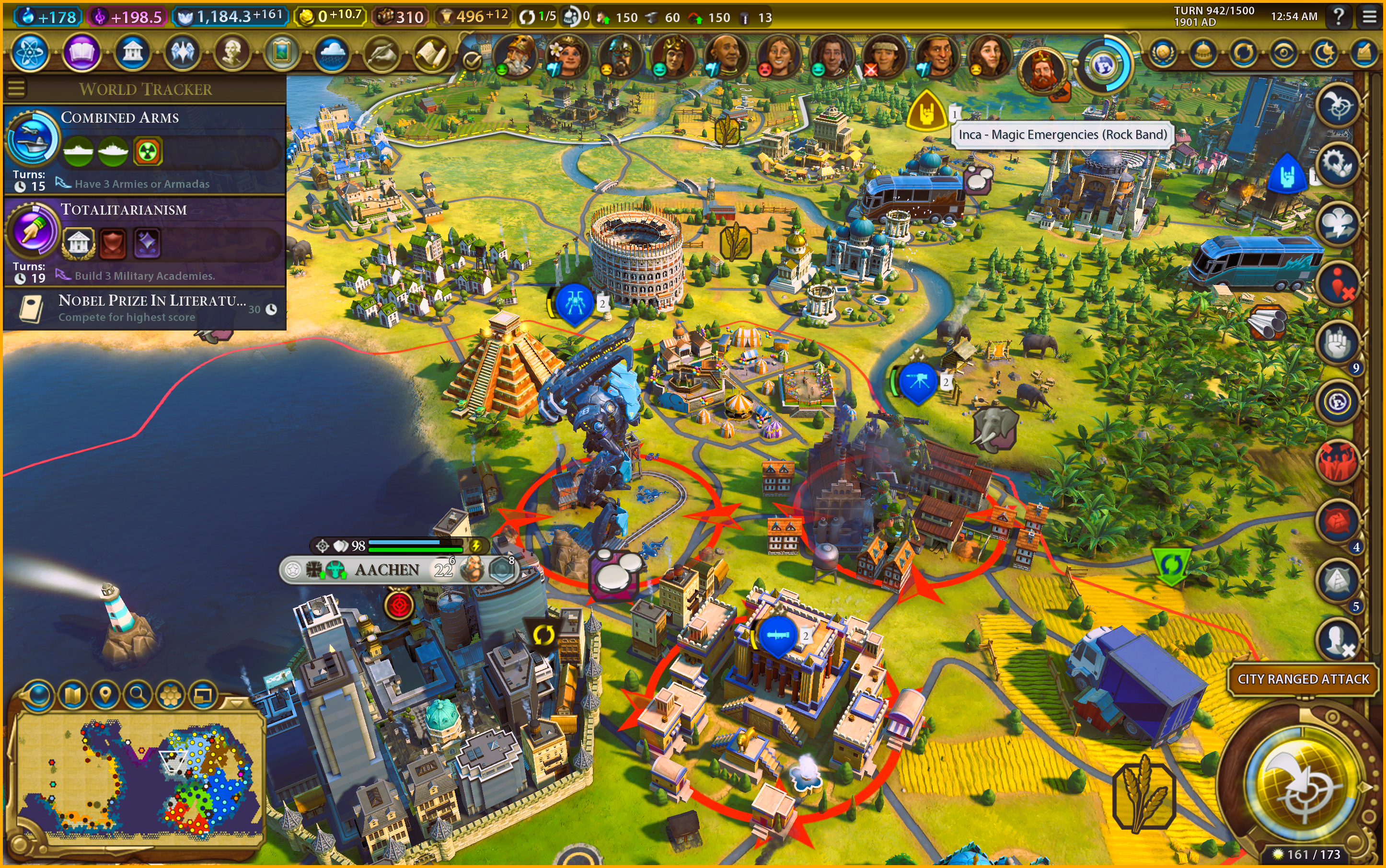1386x868 pixels.
Task: View the government screen building icon
Action: 132,53
